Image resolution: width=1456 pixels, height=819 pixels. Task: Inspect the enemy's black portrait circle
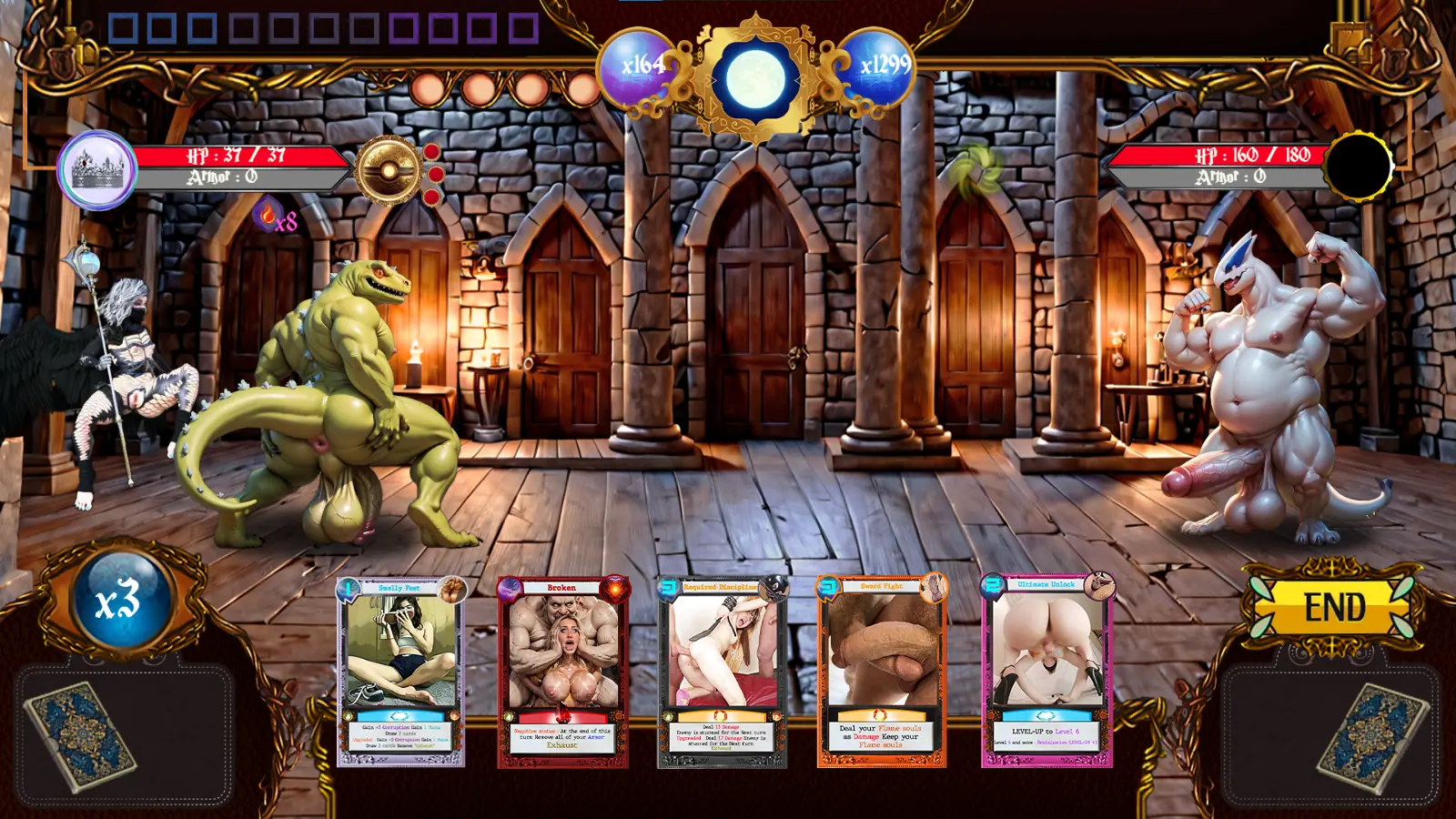[1358, 167]
